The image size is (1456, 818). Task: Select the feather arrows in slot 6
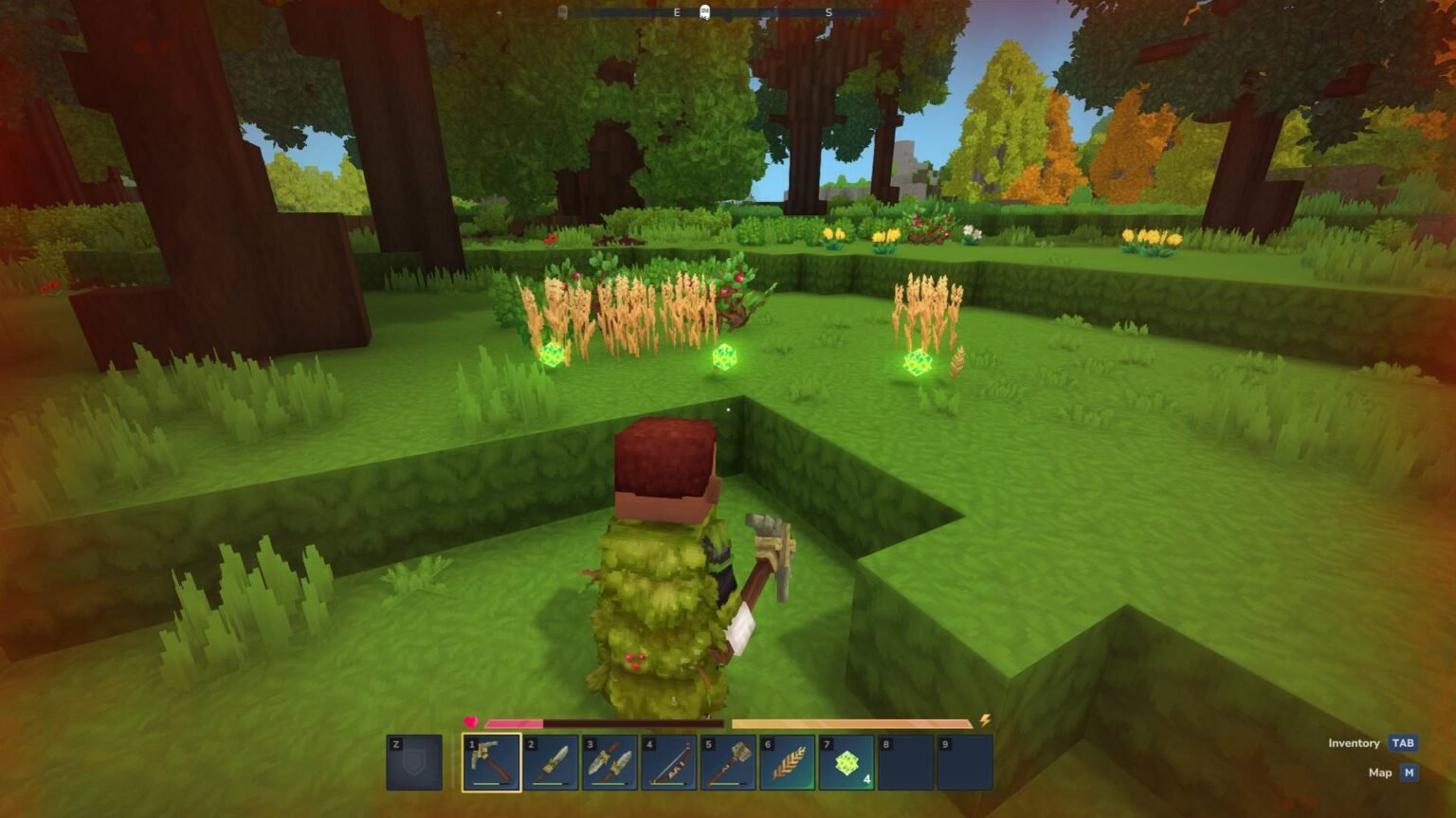coord(787,763)
